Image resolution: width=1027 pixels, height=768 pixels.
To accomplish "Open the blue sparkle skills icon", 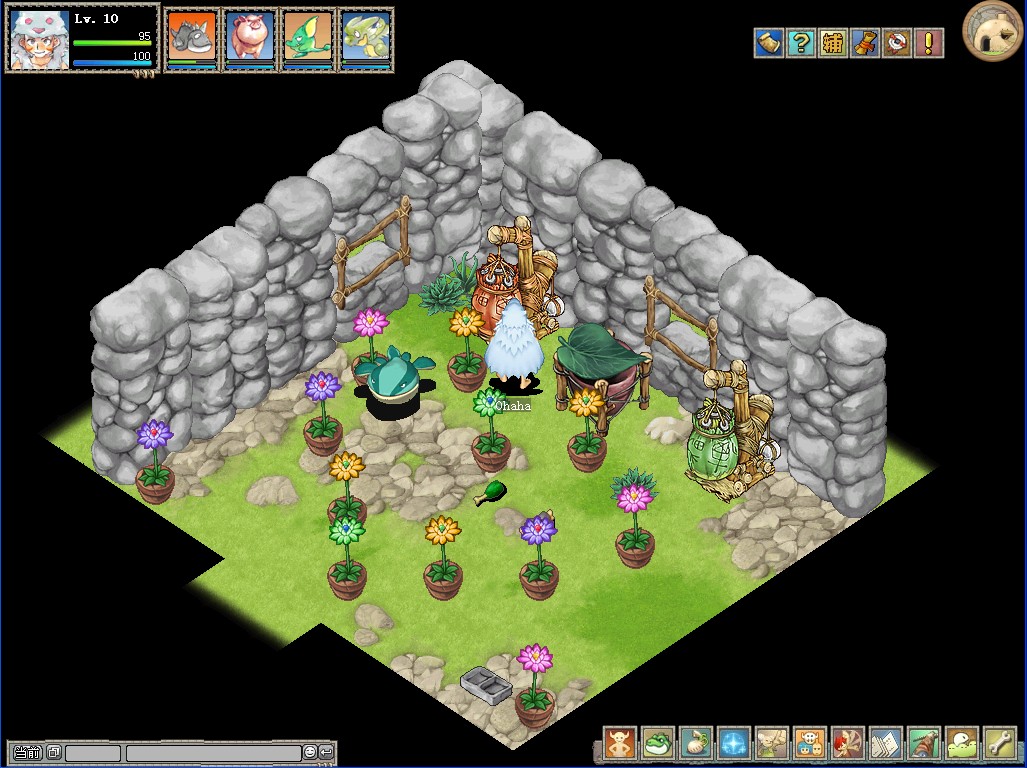I will (x=733, y=743).
